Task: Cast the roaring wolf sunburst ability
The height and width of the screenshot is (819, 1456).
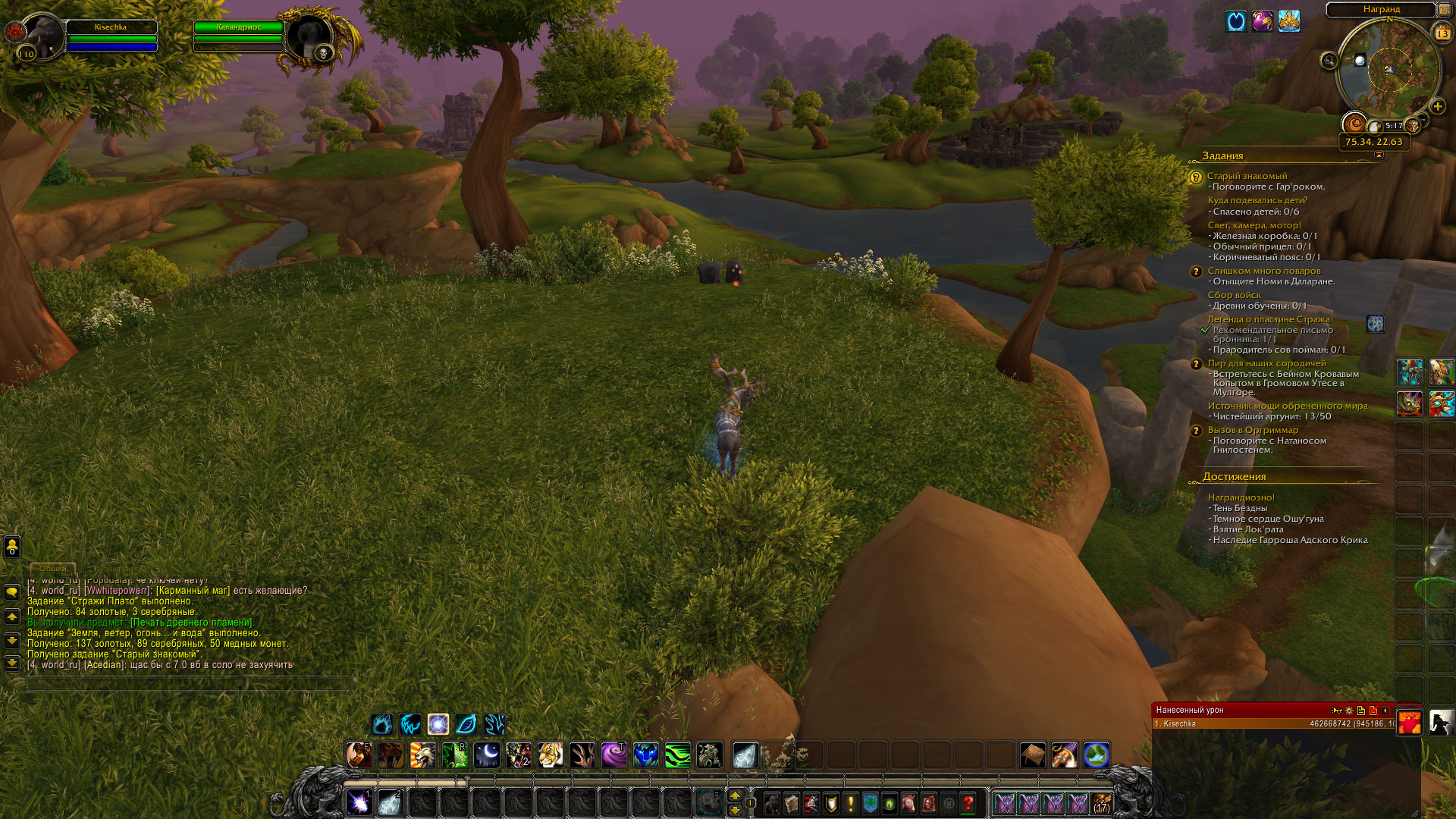Action: (x=422, y=755)
